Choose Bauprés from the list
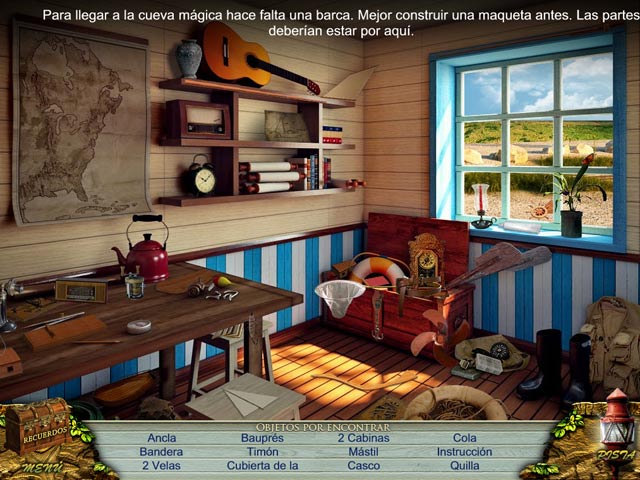 coord(263,438)
